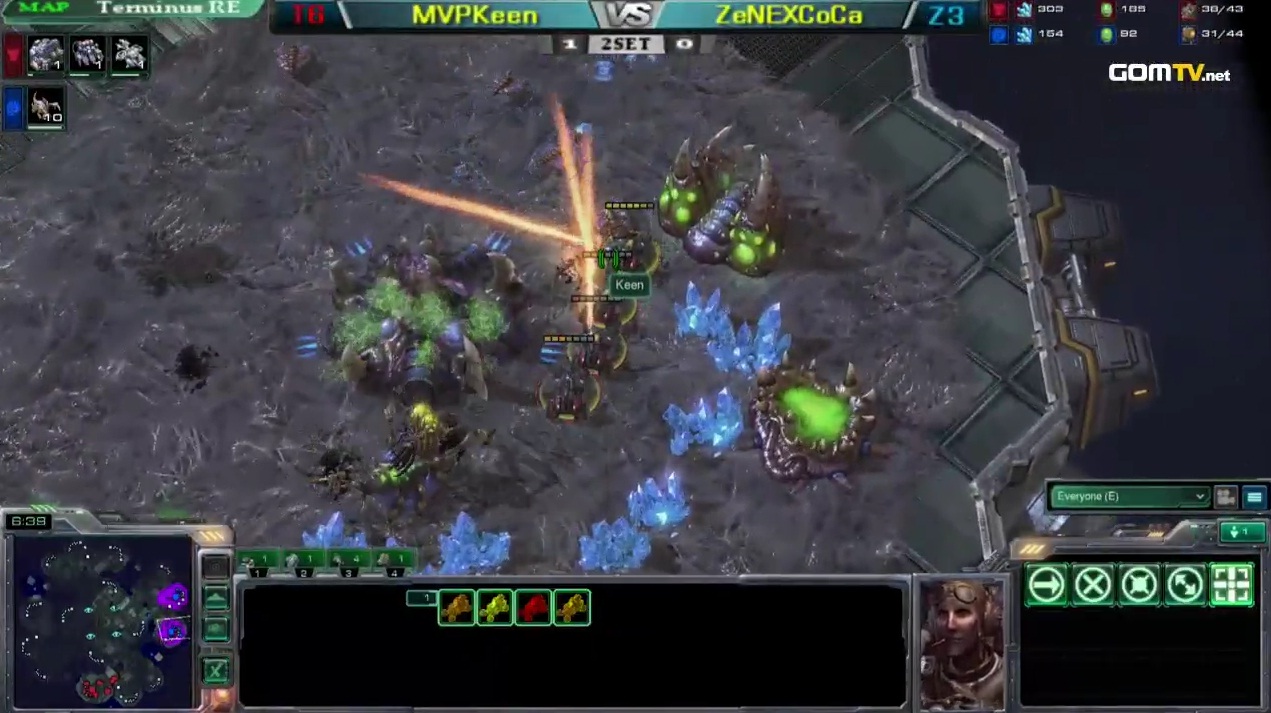Toggle the observer camera button
The width and height of the screenshot is (1271, 713).
point(1225,496)
